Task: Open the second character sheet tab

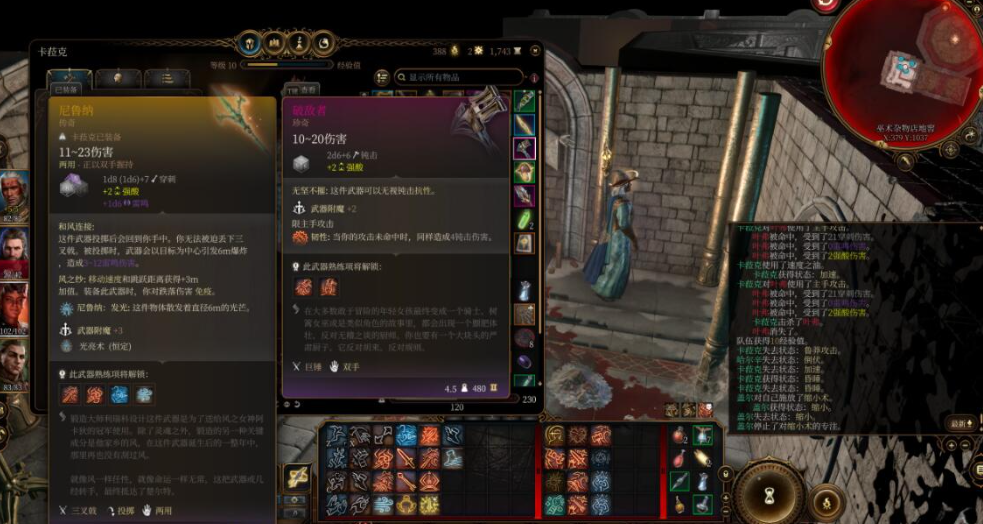Action: click(x=118, y=78)
